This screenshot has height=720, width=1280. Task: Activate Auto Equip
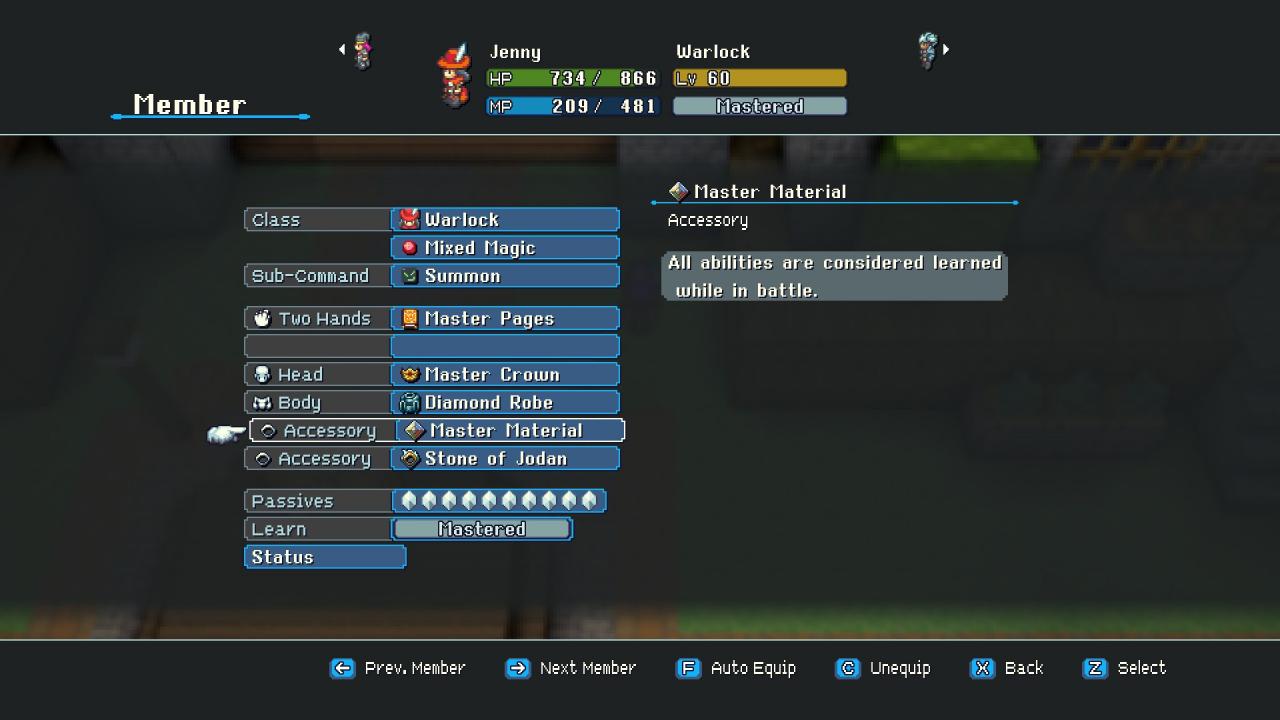click(737, 668)
